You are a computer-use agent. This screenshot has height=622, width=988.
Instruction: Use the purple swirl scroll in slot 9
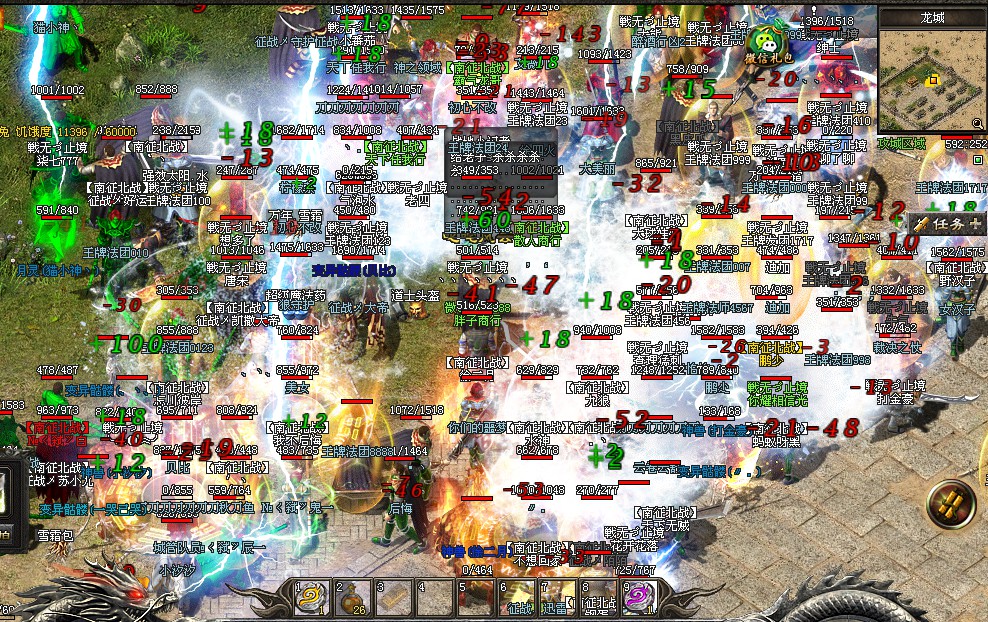coord(637,598)
